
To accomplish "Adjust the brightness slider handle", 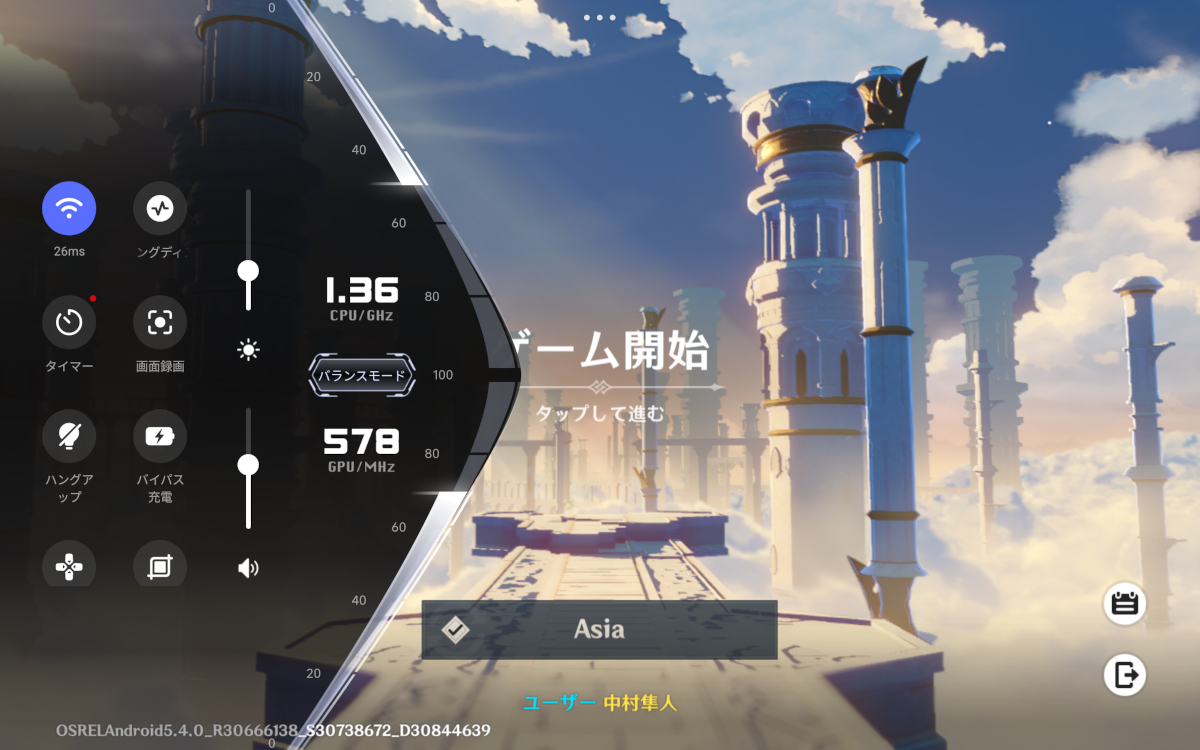I will 248,271.
